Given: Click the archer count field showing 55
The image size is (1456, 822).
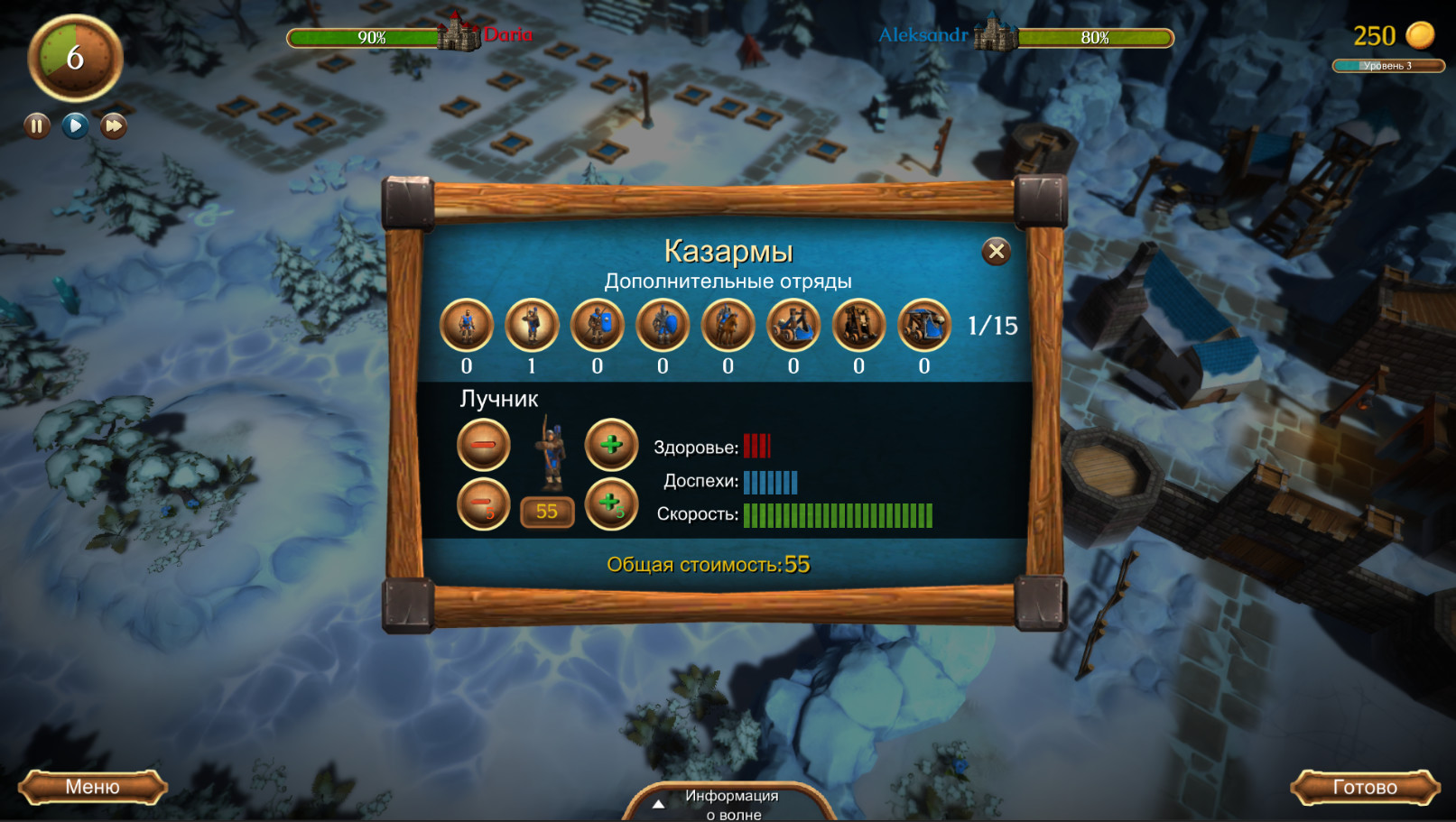Looking at the screenshot, I should point(547,511).
